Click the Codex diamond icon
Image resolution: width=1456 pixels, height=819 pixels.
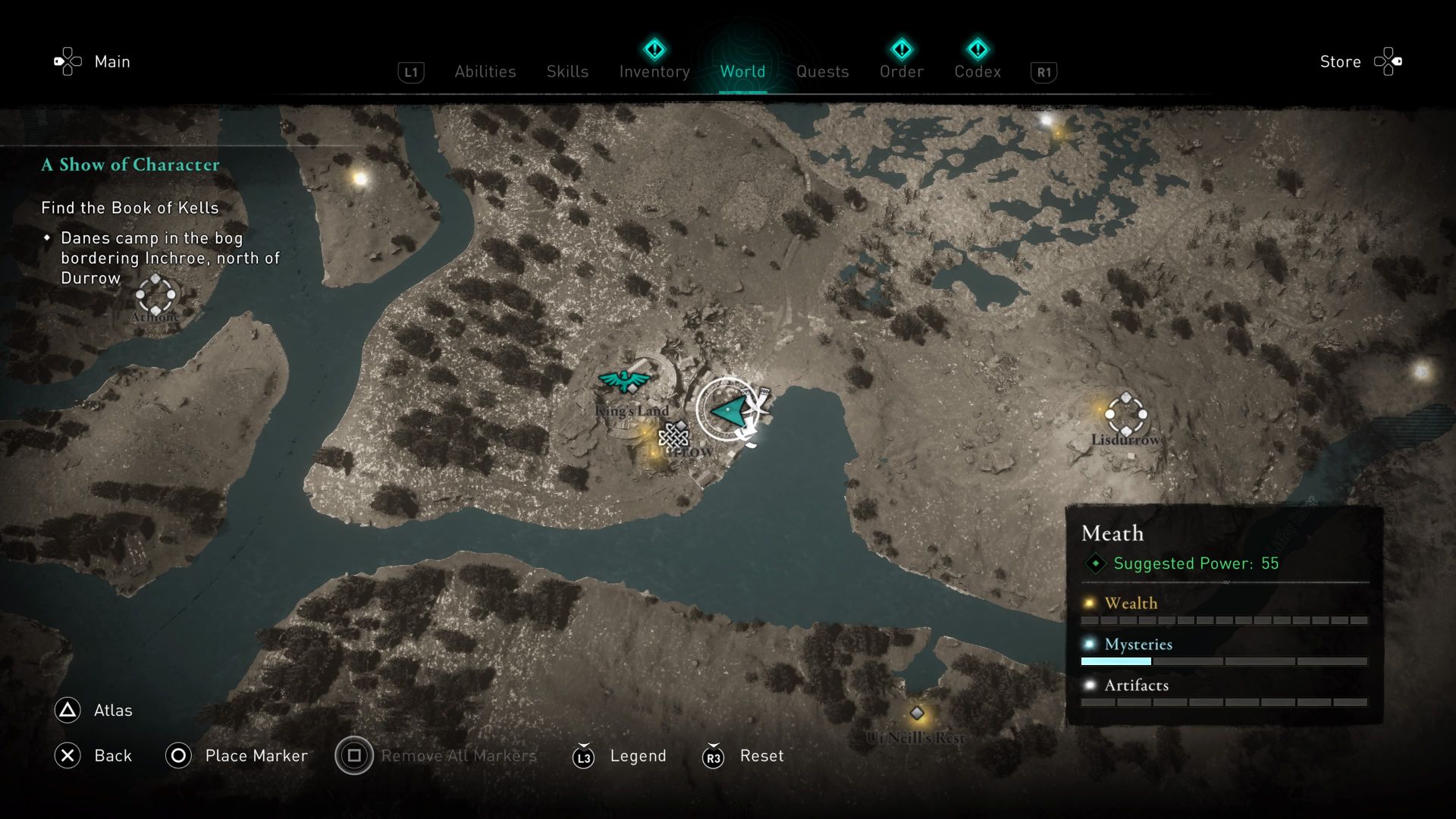[x=979, y=49]
